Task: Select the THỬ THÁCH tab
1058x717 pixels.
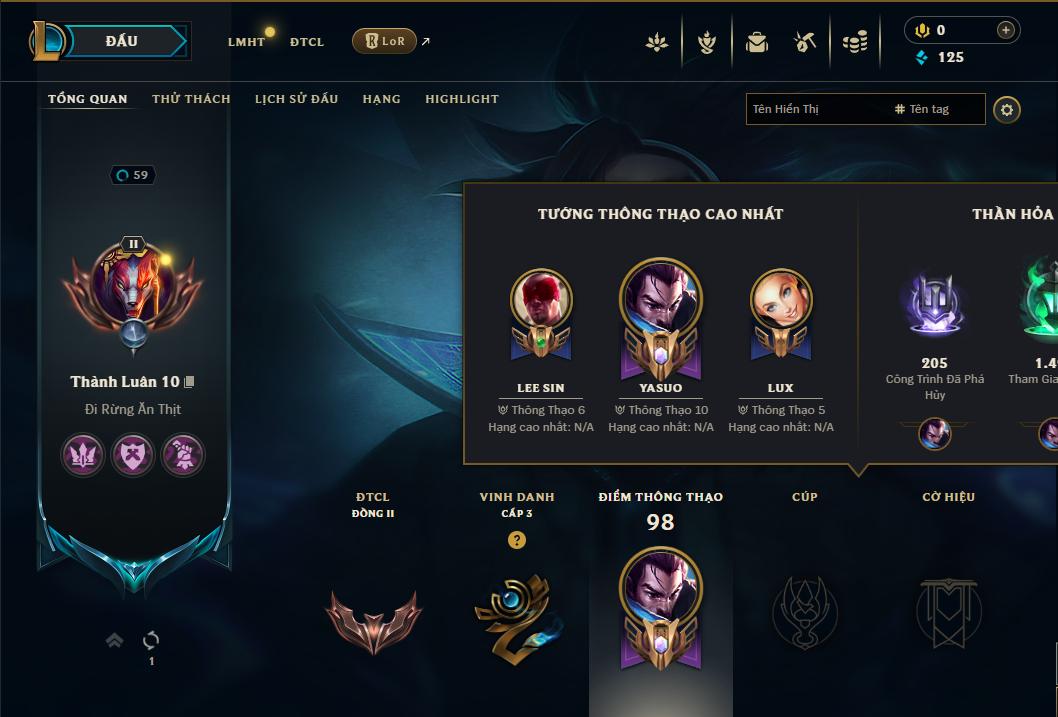Action: click(191, 99)
